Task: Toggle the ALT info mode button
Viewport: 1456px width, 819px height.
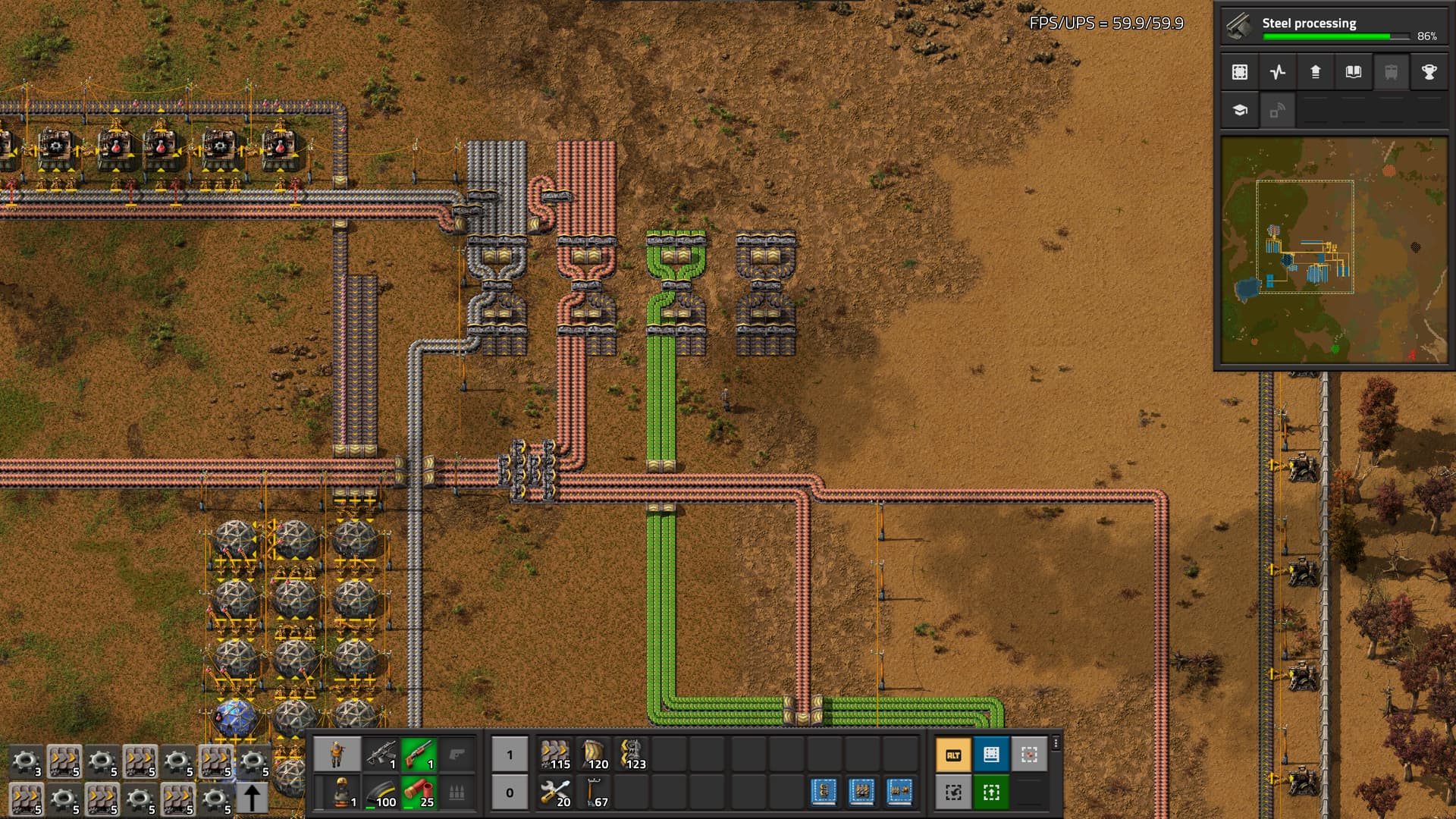Action: point(953,755)
